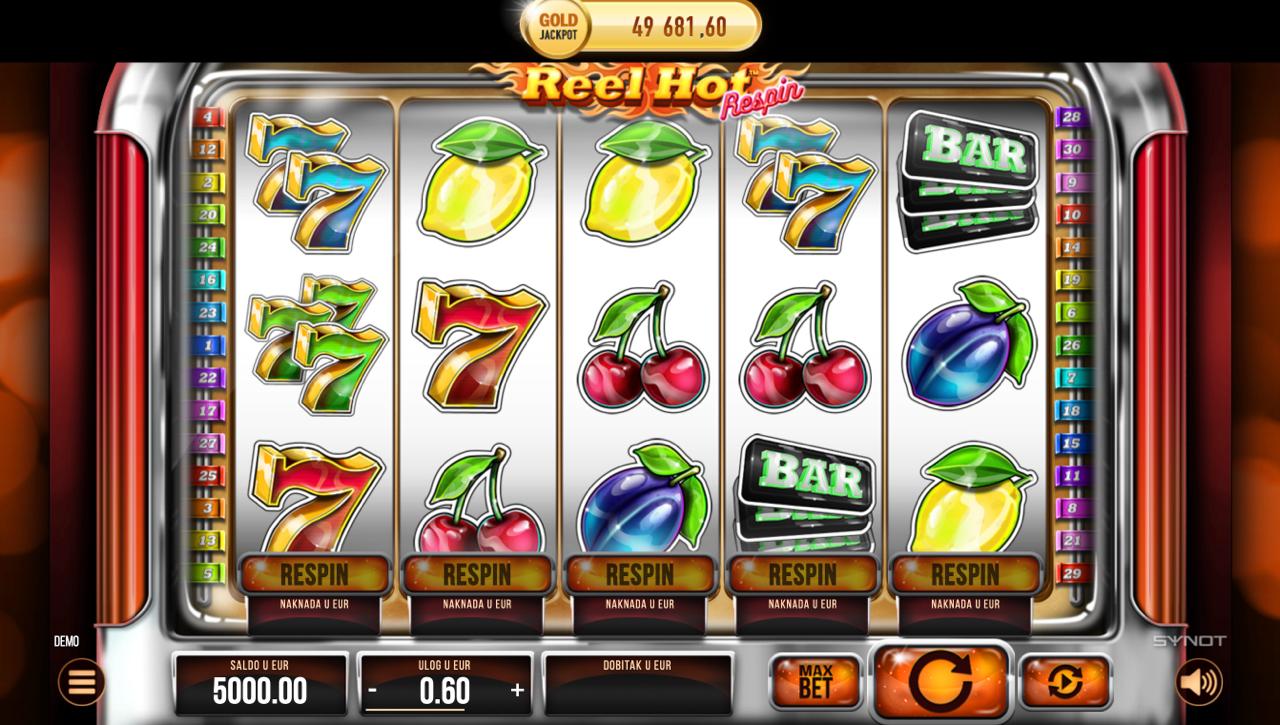
Task: Hit RESPIN under the middle reel
Action: coord(640,575)
